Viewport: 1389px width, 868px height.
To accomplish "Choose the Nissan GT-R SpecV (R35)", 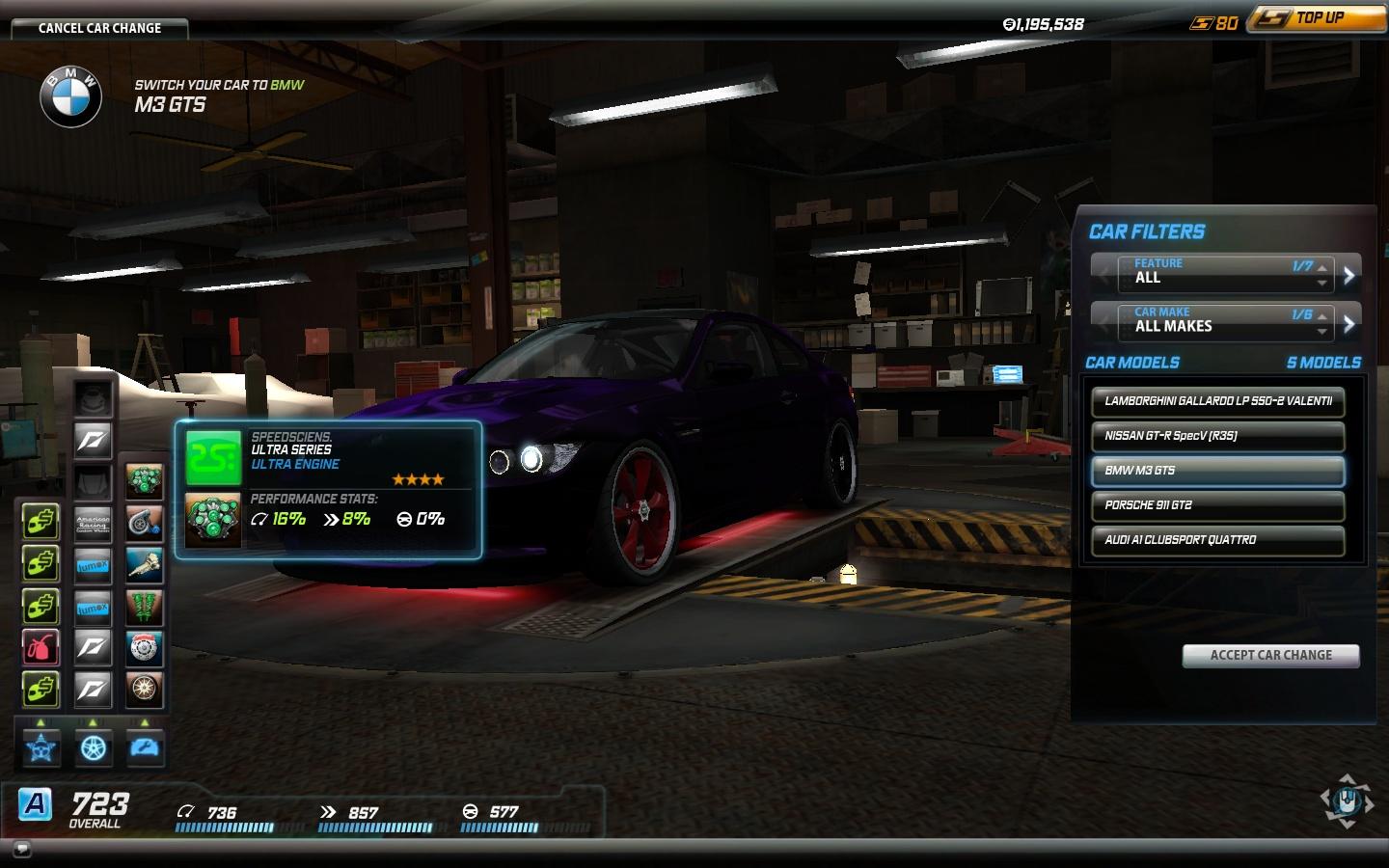I will [1217, 436].
